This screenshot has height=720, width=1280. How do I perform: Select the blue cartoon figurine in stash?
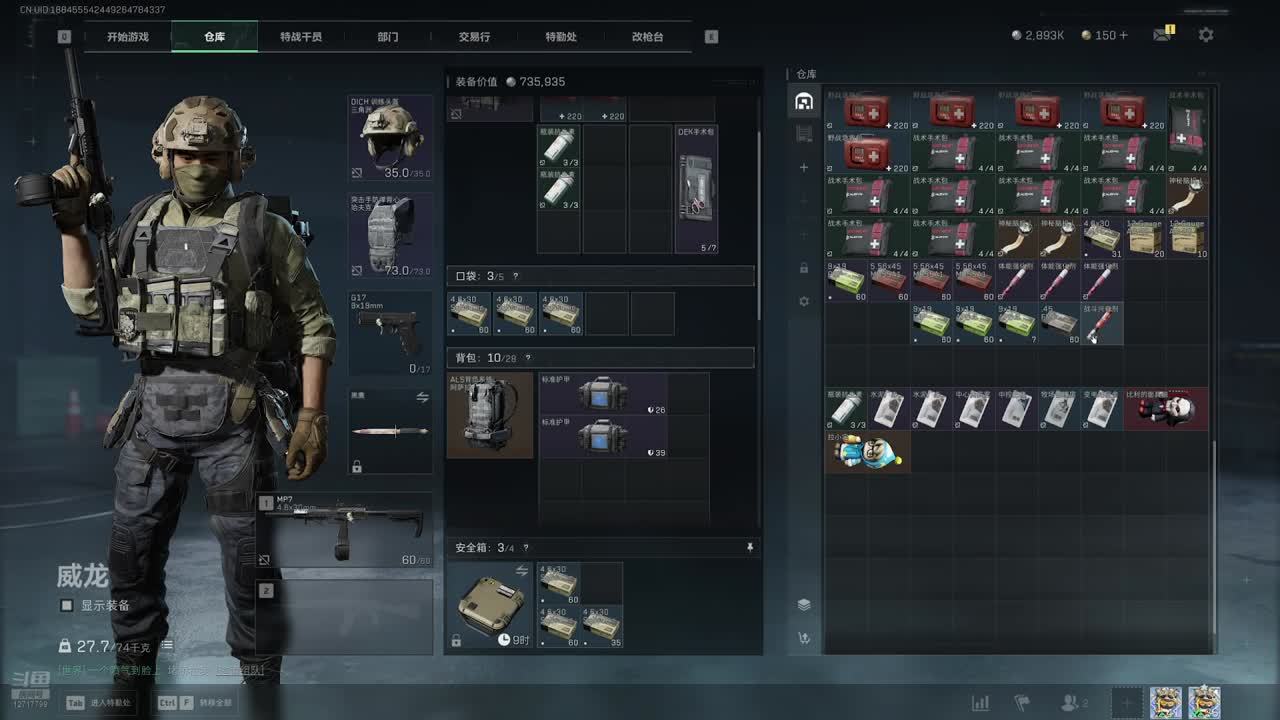click(x=867, y=452)
